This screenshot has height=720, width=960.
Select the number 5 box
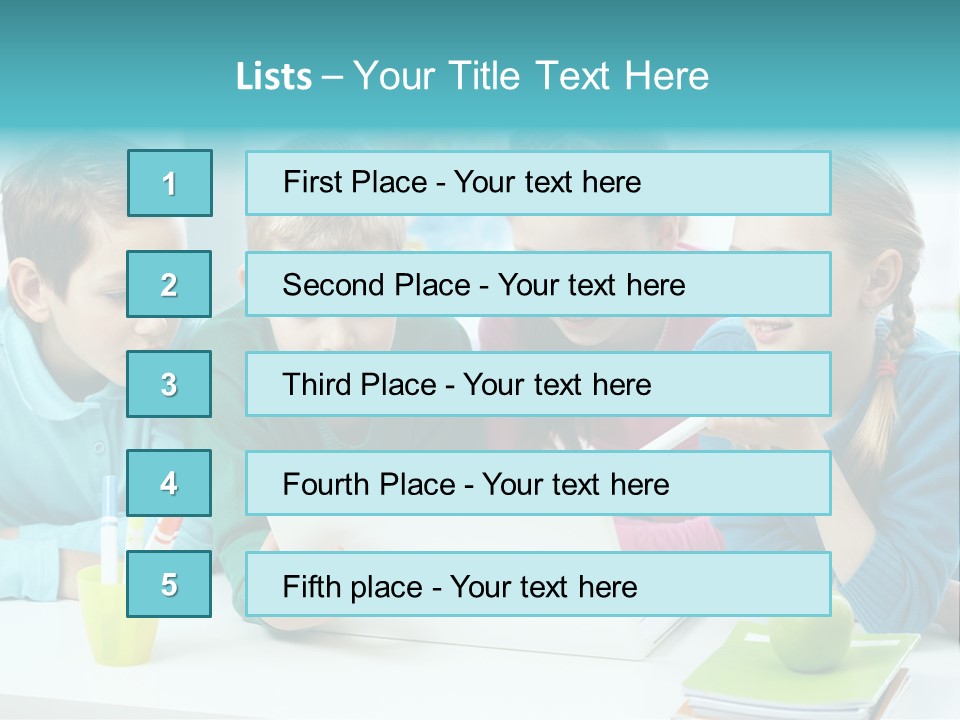[169, 584]
